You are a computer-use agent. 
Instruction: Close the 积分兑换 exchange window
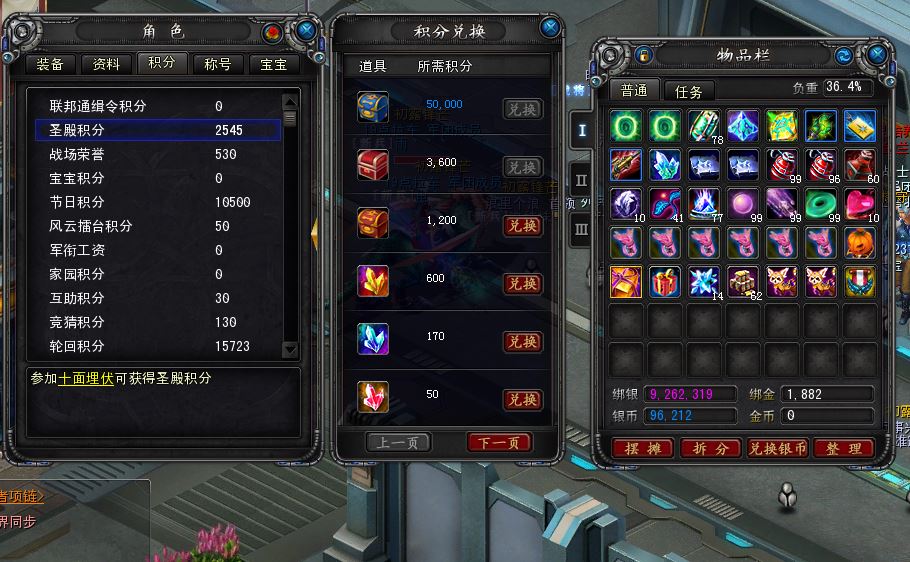tap(550, 27)
